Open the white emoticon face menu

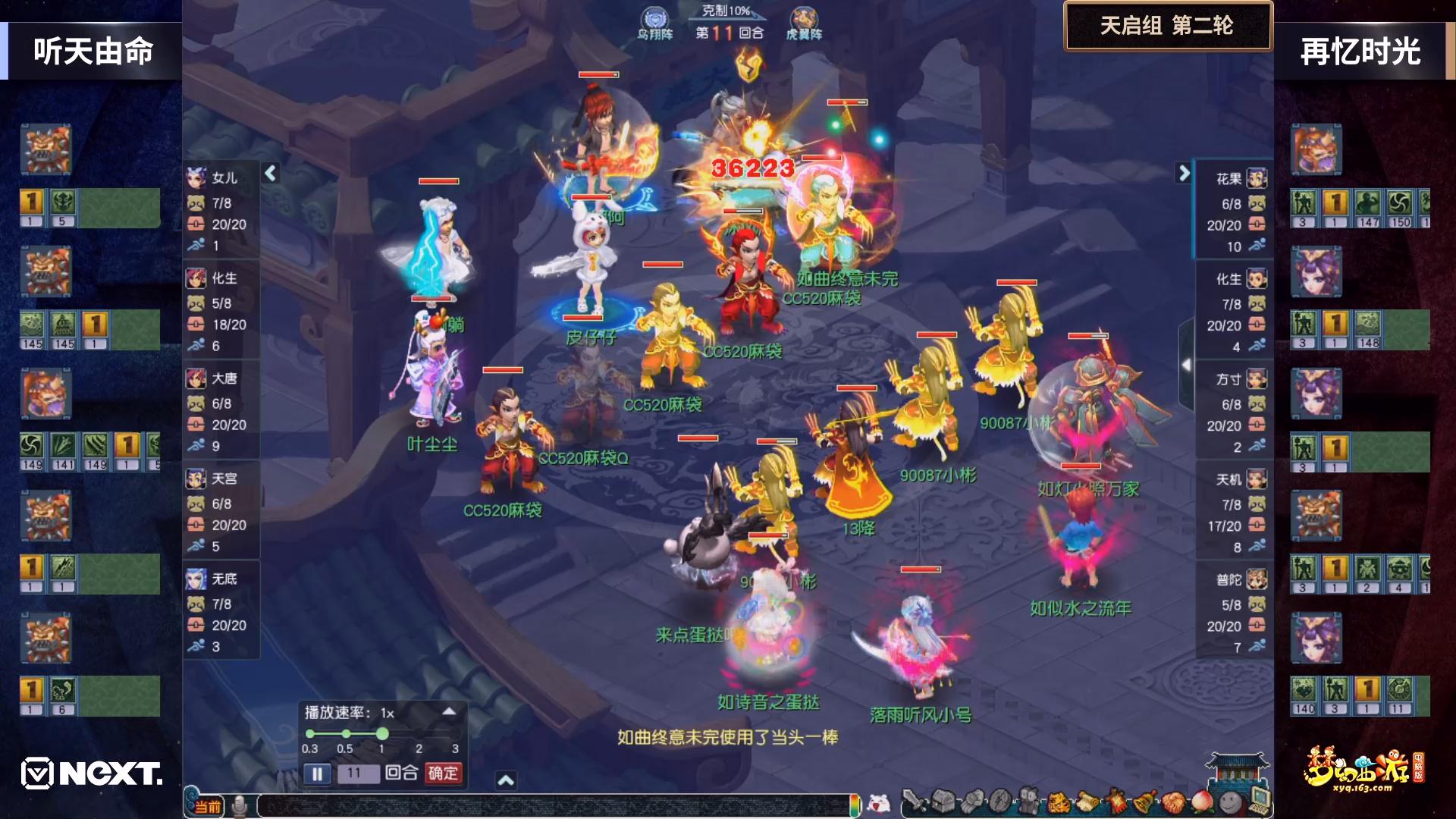click(x=878, y=803)
